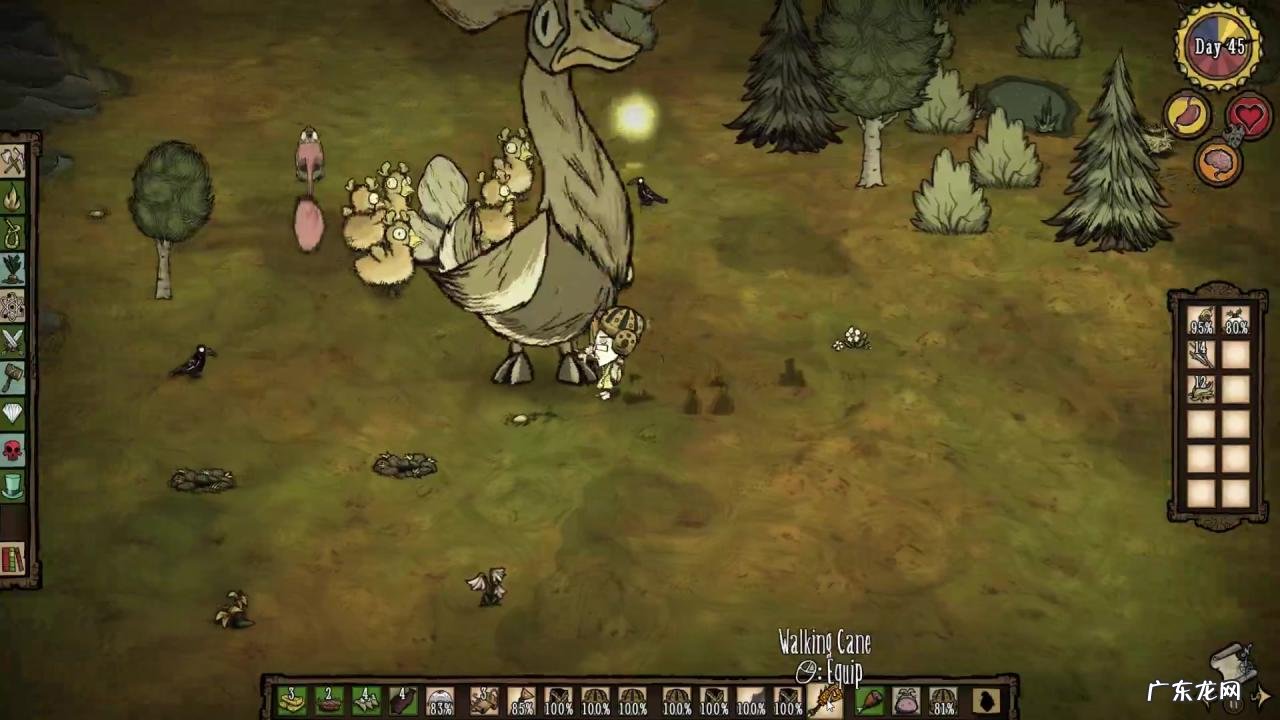Open the Books crafting tab

coord(13,558)
